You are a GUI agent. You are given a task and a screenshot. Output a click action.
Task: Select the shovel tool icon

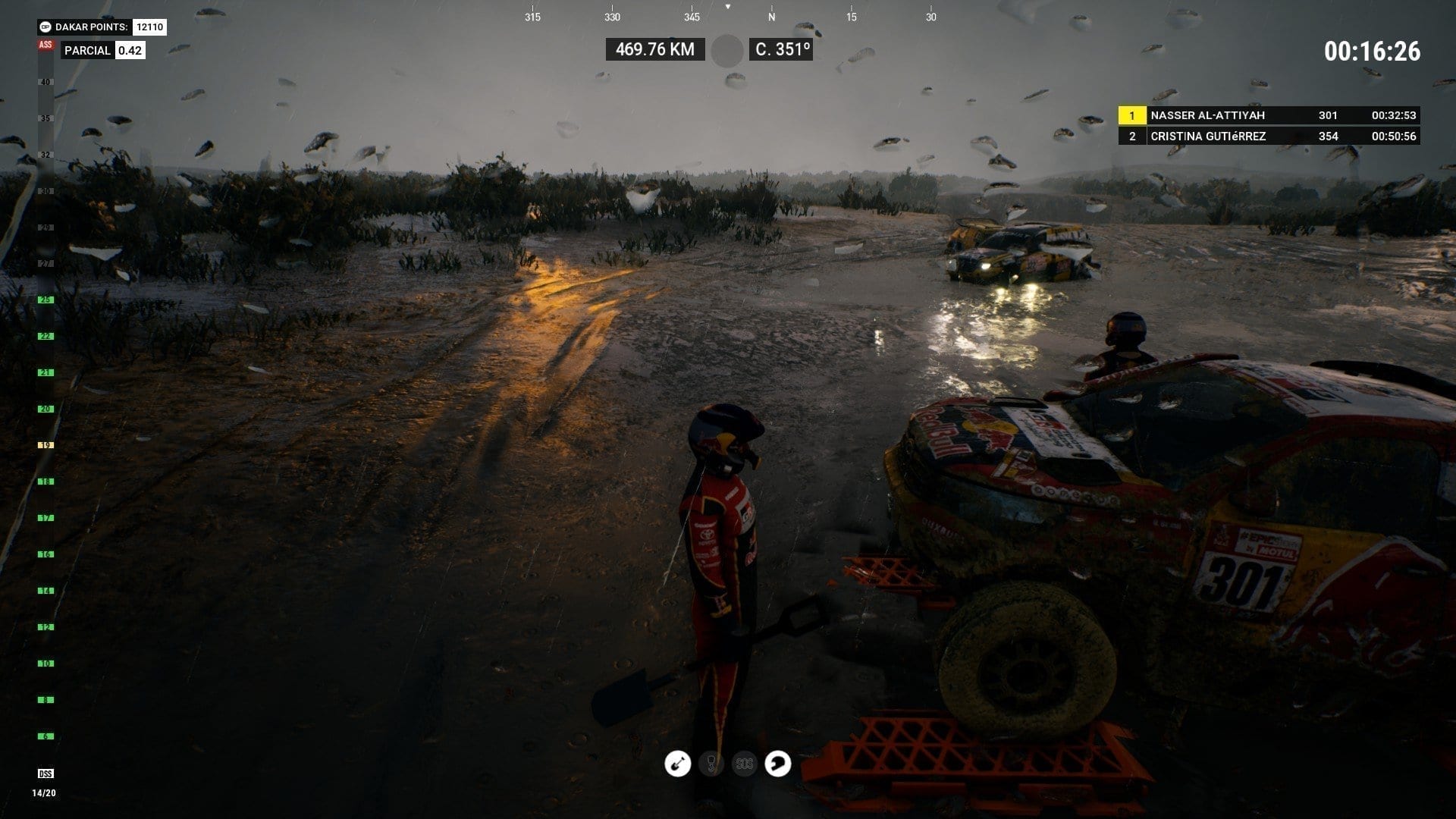(x=677, y=764)
